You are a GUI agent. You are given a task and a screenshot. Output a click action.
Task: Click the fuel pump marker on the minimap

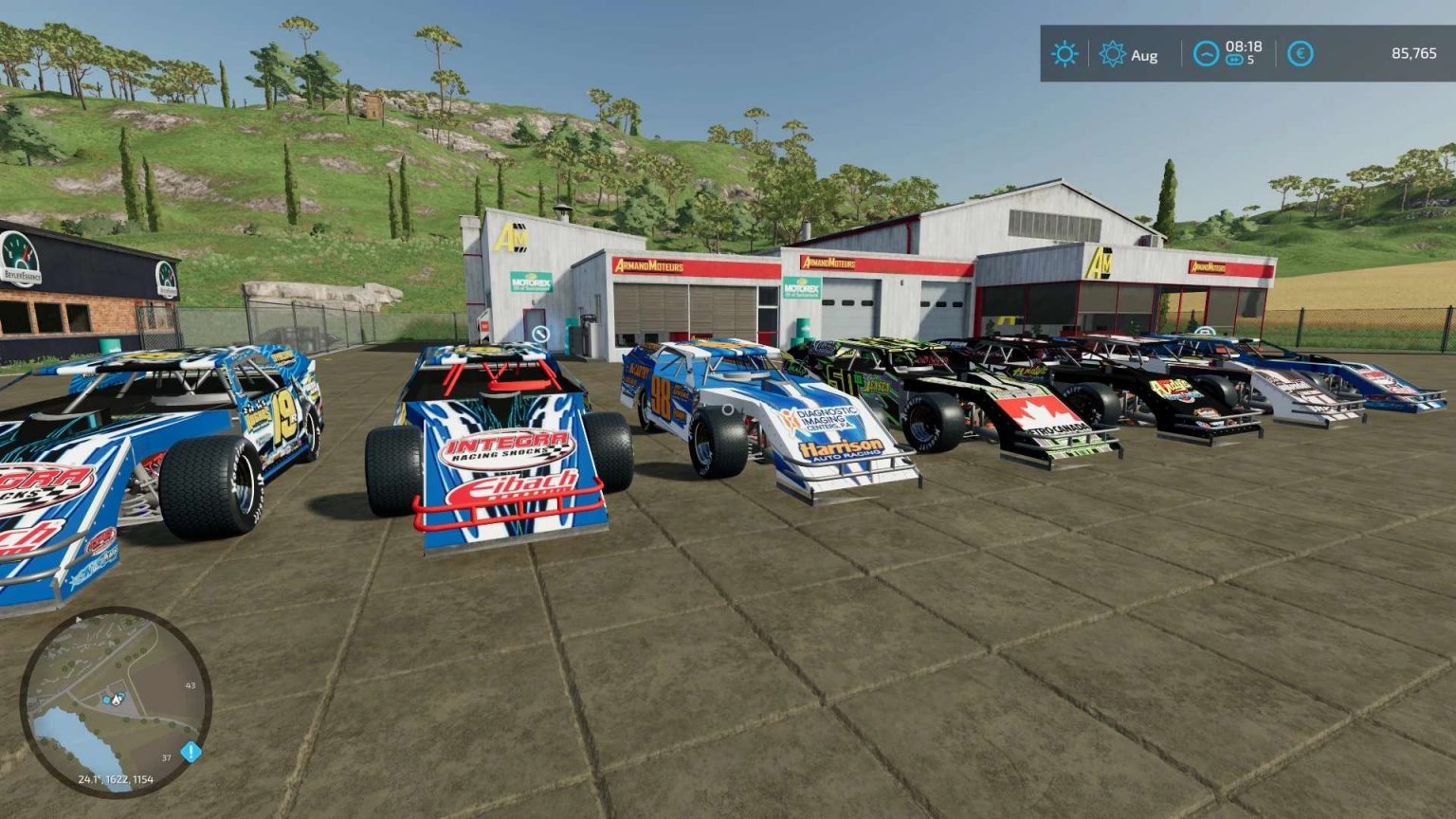click(x=107, y=700)
